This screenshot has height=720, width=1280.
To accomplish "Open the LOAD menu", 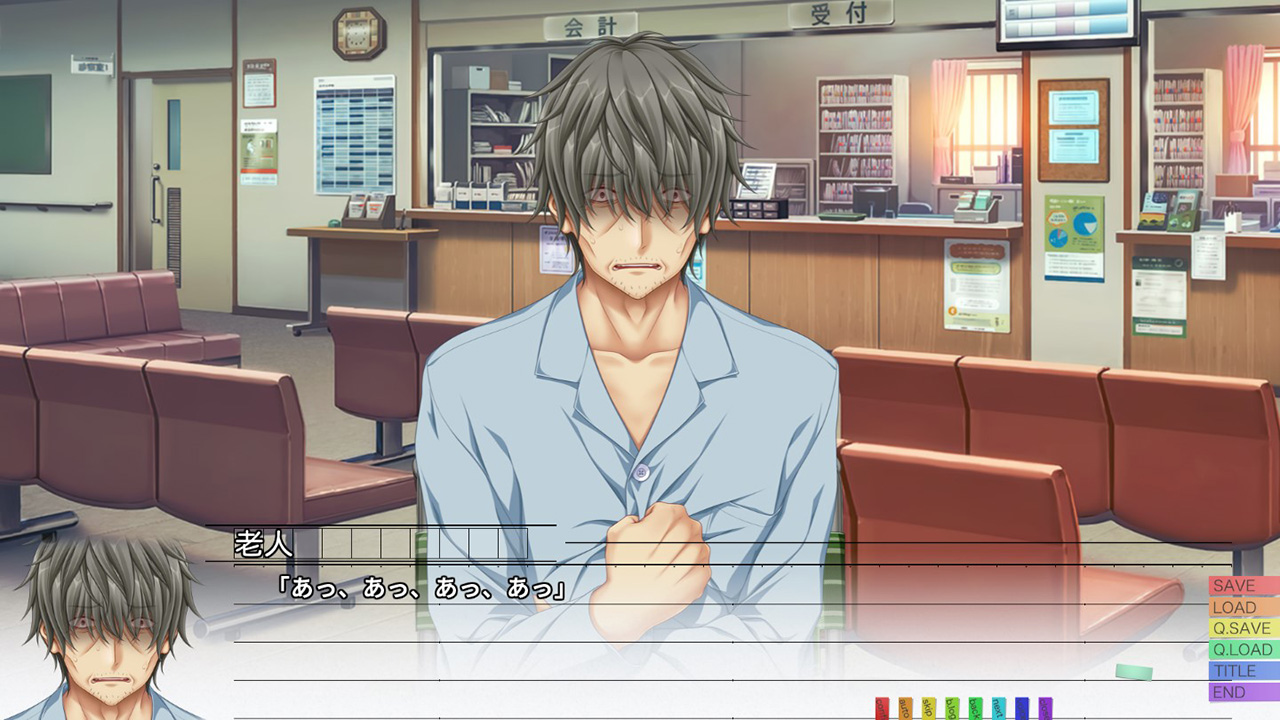I will 1243,607.
